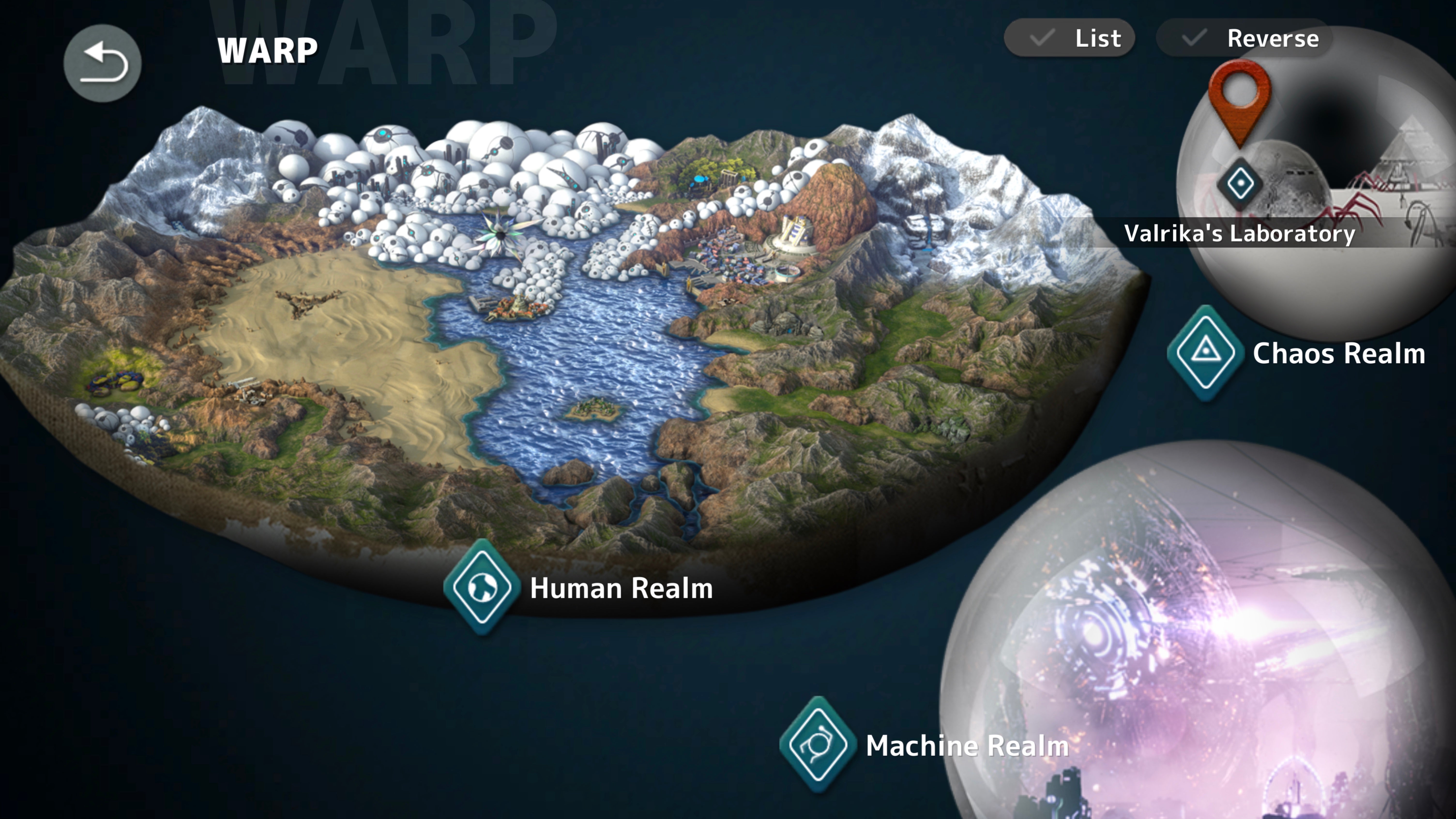Warp to the Machine Realm
Screen dimensions: 1456x819
817,744
